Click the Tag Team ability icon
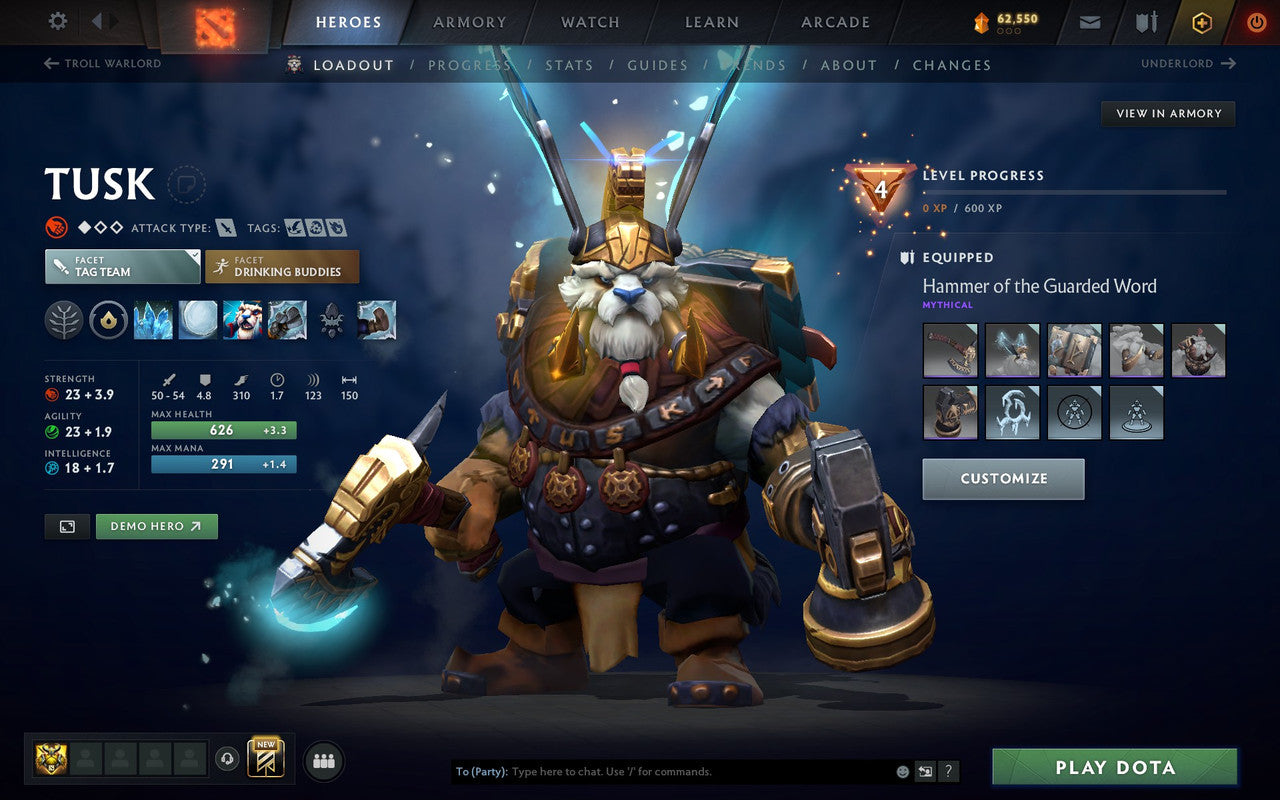Screen dimensions: 1280x800 [x=243, y=320]
